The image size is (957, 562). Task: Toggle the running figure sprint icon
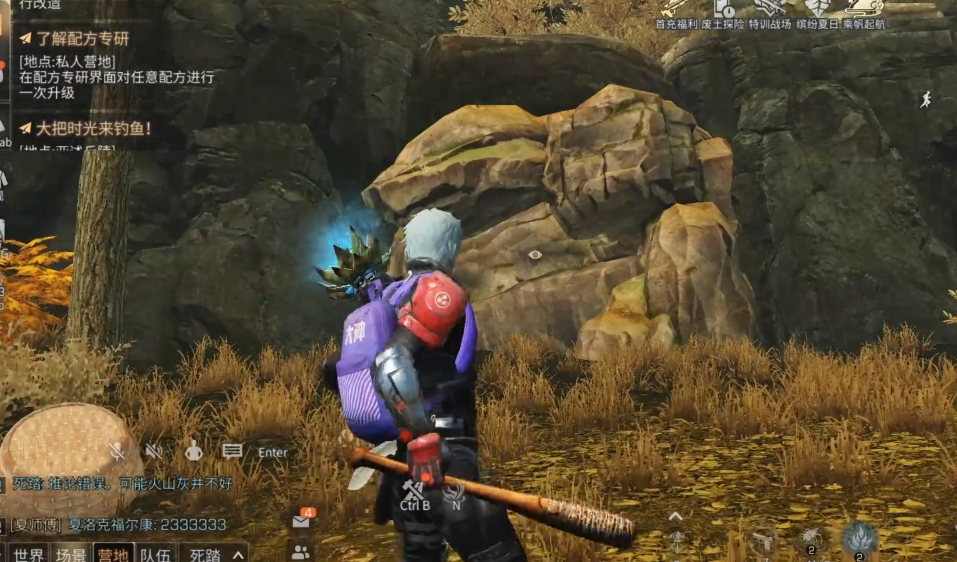click(x=926, y=99)
